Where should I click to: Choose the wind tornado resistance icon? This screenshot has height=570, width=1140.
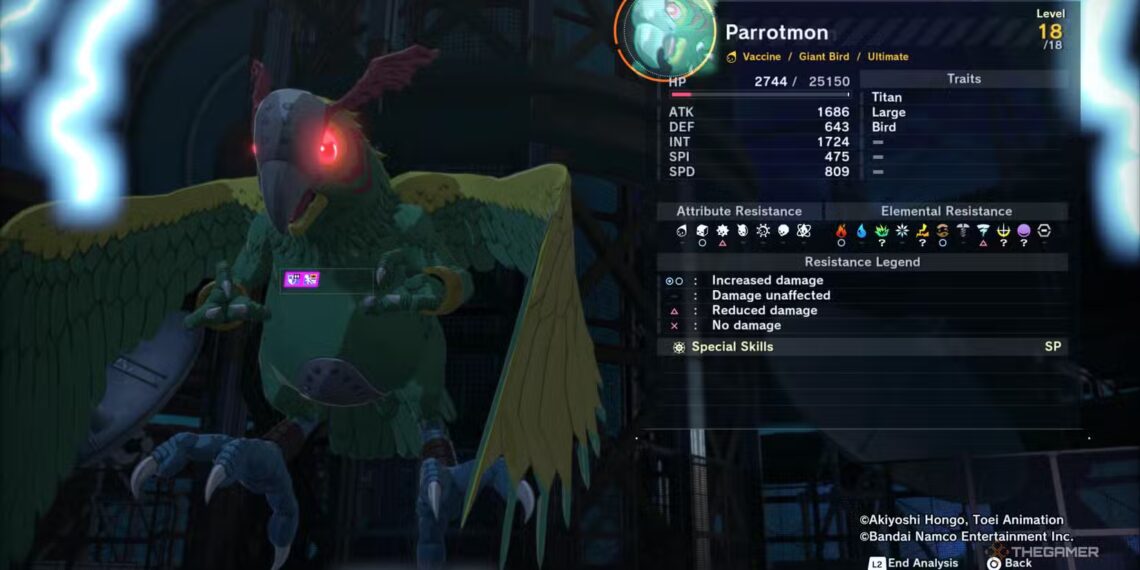(x=983, y=231)
